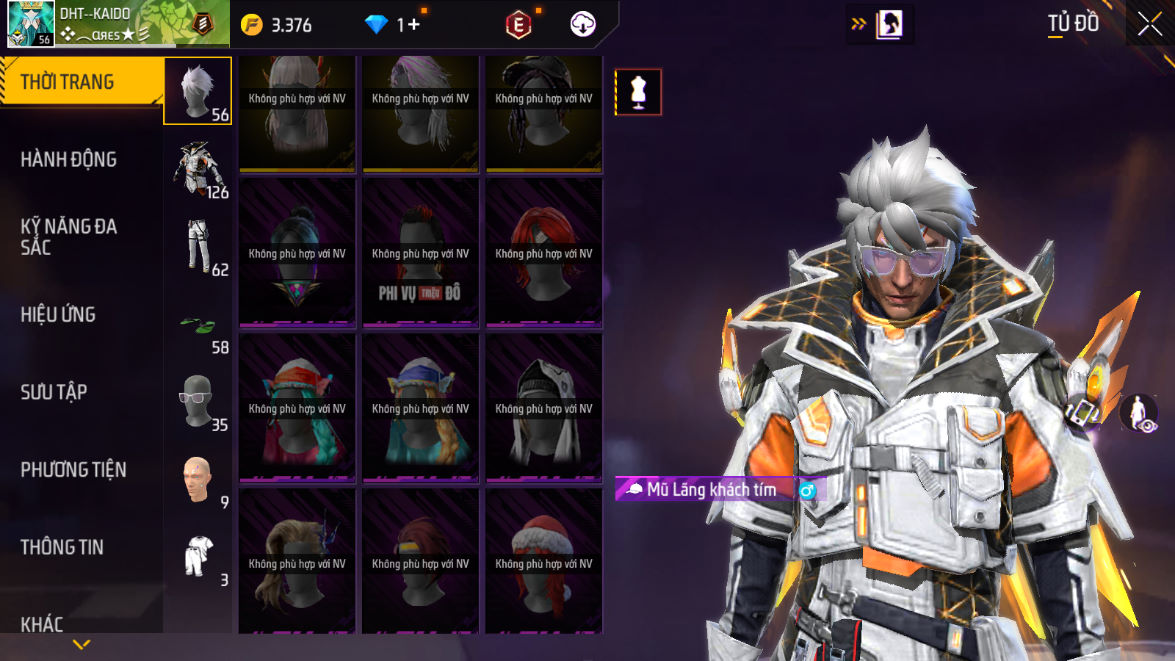This screenshot has height=661, width=1175.
Task: Add diamonds using the plus button
Action: point(413,25)
